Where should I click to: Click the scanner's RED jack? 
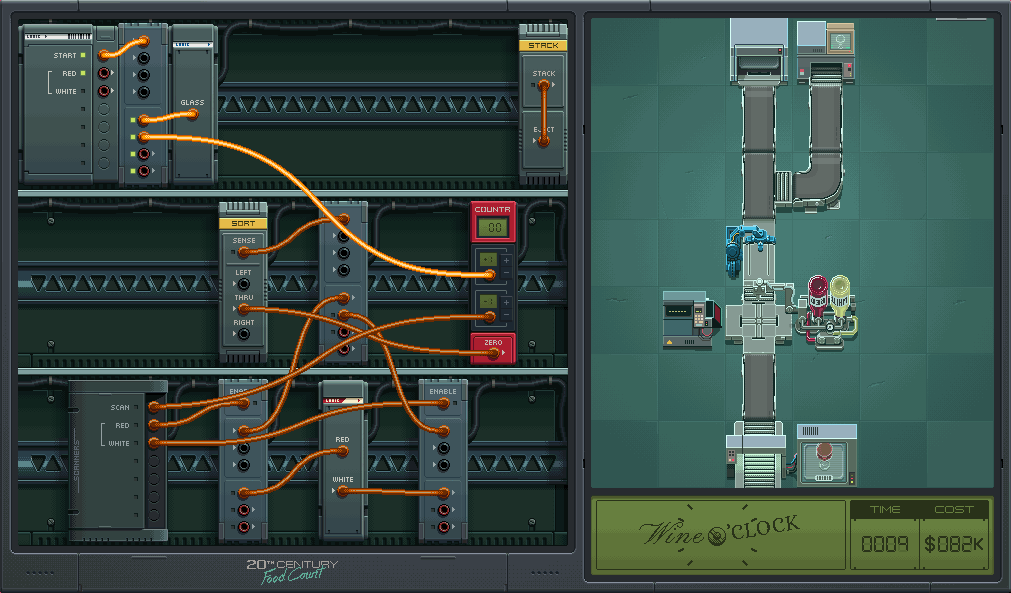(155, 425)
